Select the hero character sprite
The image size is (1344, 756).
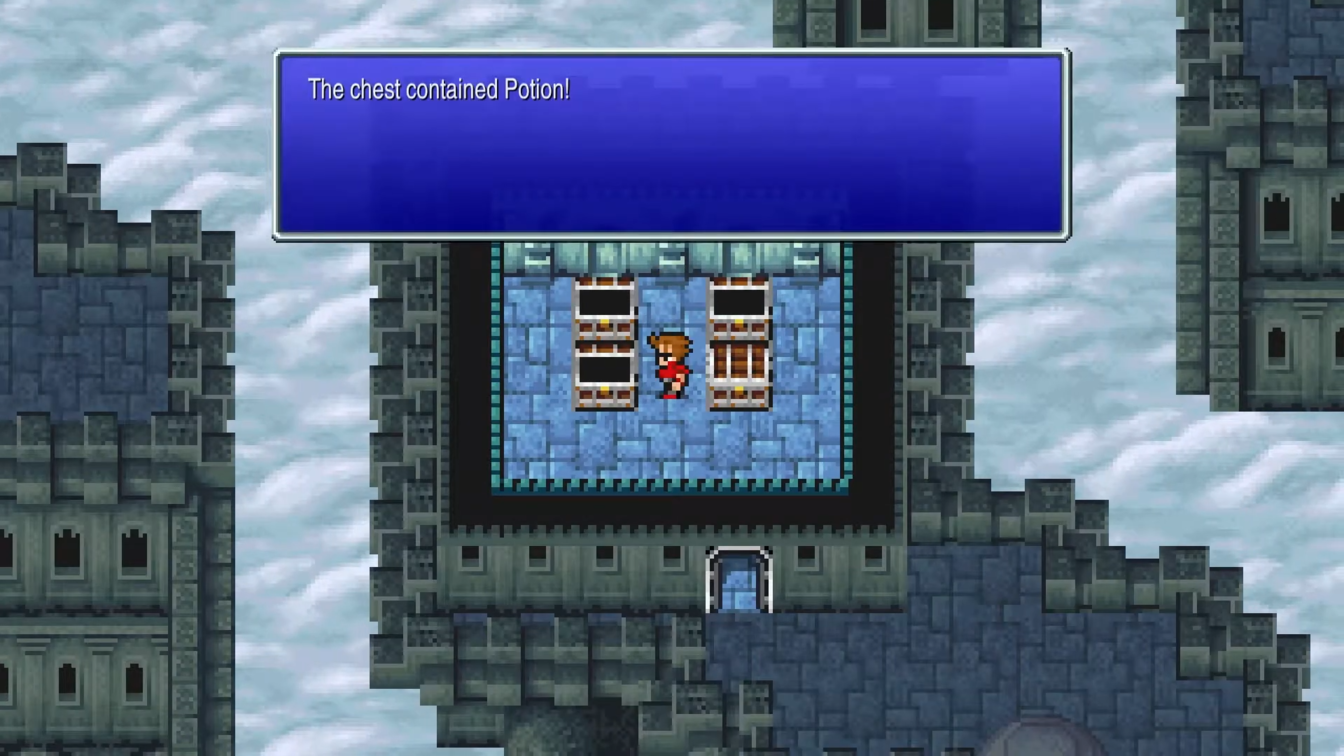point(670,365)
